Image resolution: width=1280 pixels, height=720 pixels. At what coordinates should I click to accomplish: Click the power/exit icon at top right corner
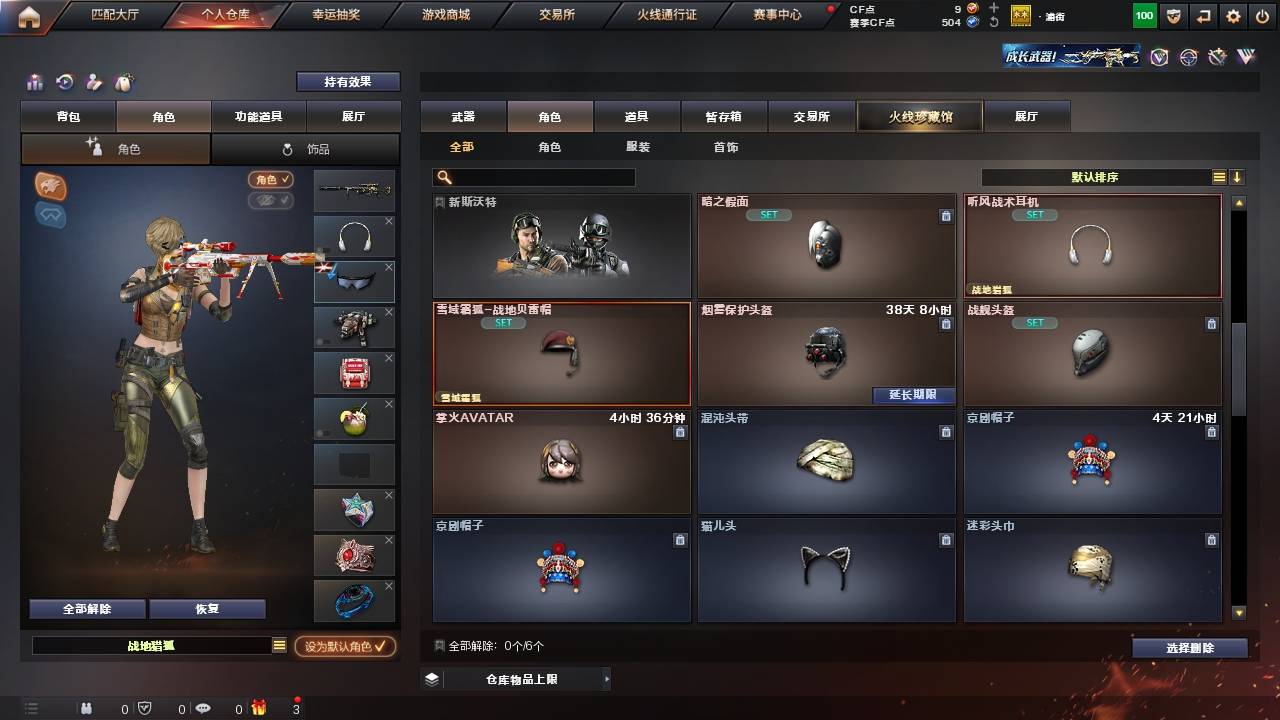click(1263, 15)
